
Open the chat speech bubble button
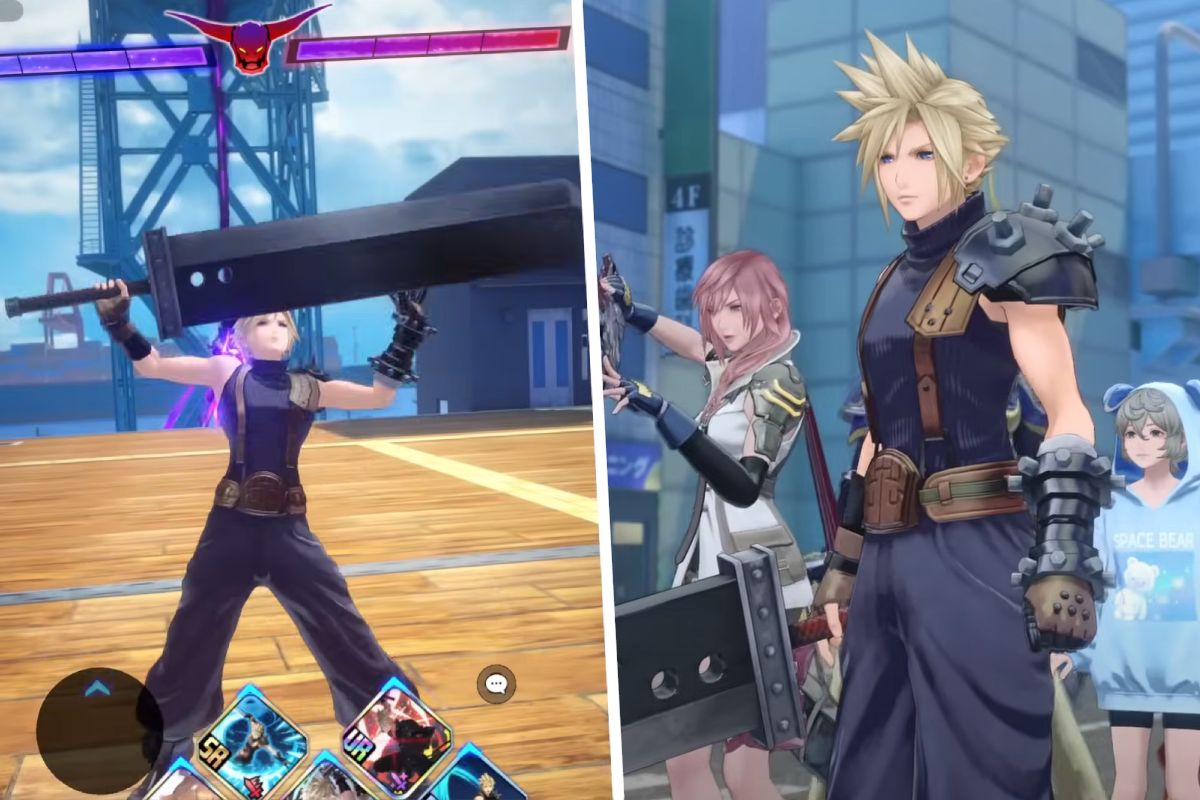tap(496, 684)
